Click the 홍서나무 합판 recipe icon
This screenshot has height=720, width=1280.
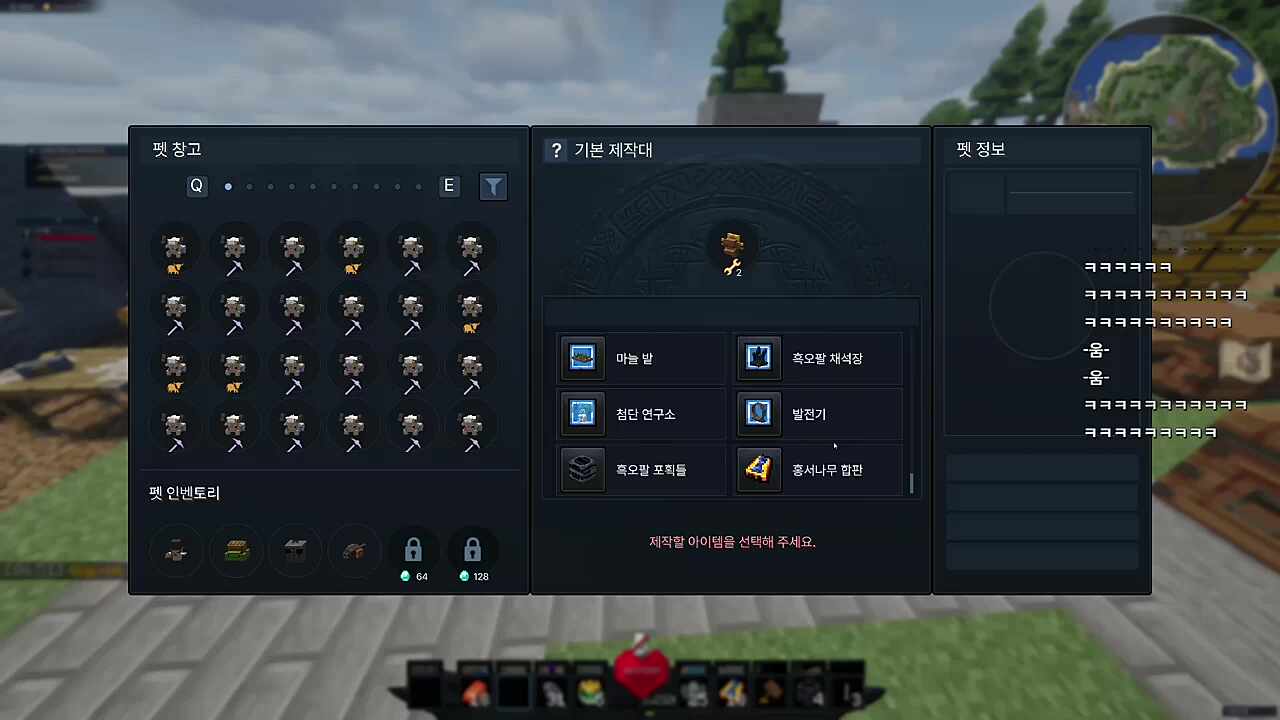point(759,470)
